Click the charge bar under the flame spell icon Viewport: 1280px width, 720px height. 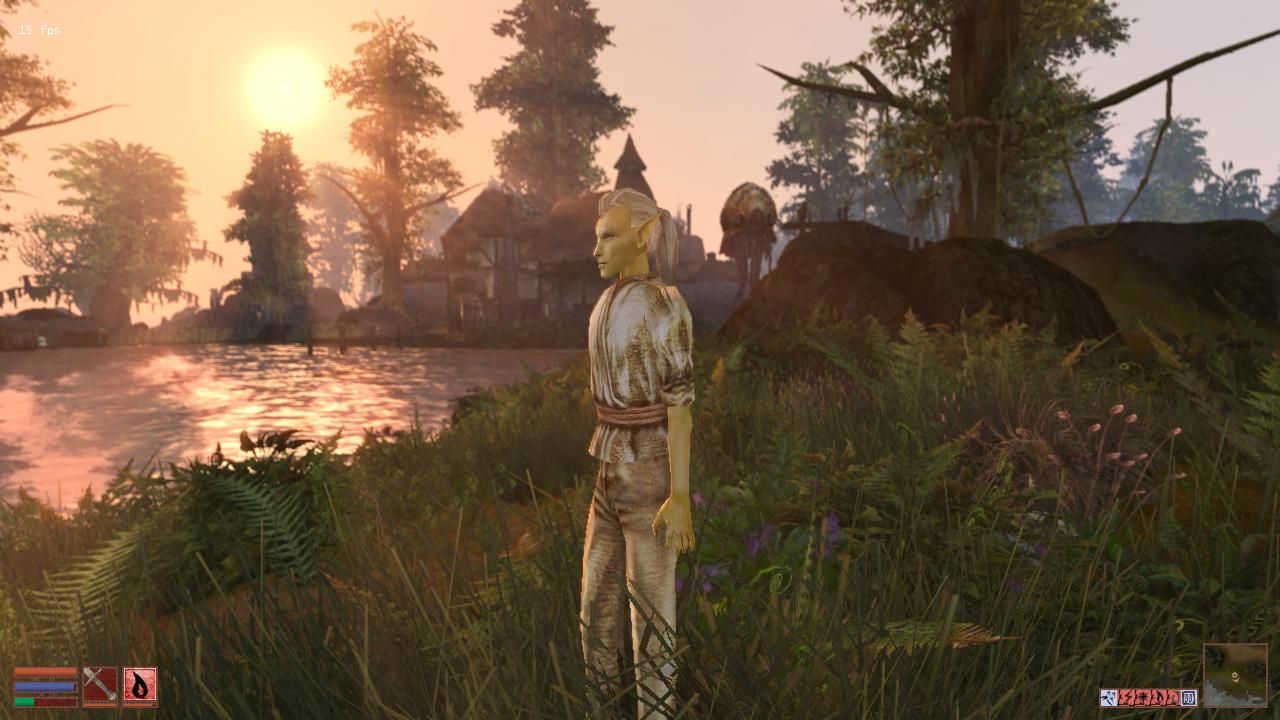(139, 705)
